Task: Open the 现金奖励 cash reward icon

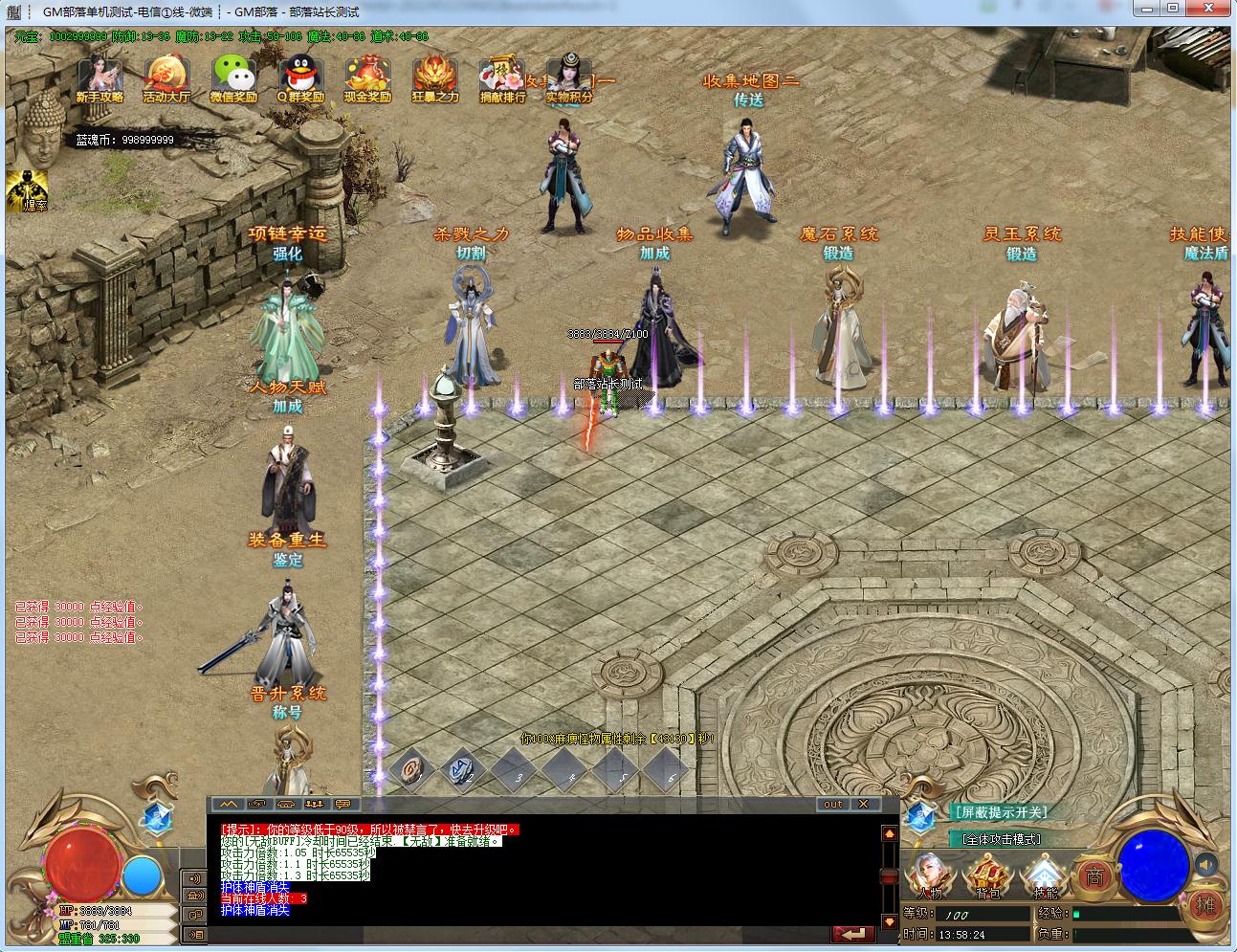Action: (x=367, y=77)
